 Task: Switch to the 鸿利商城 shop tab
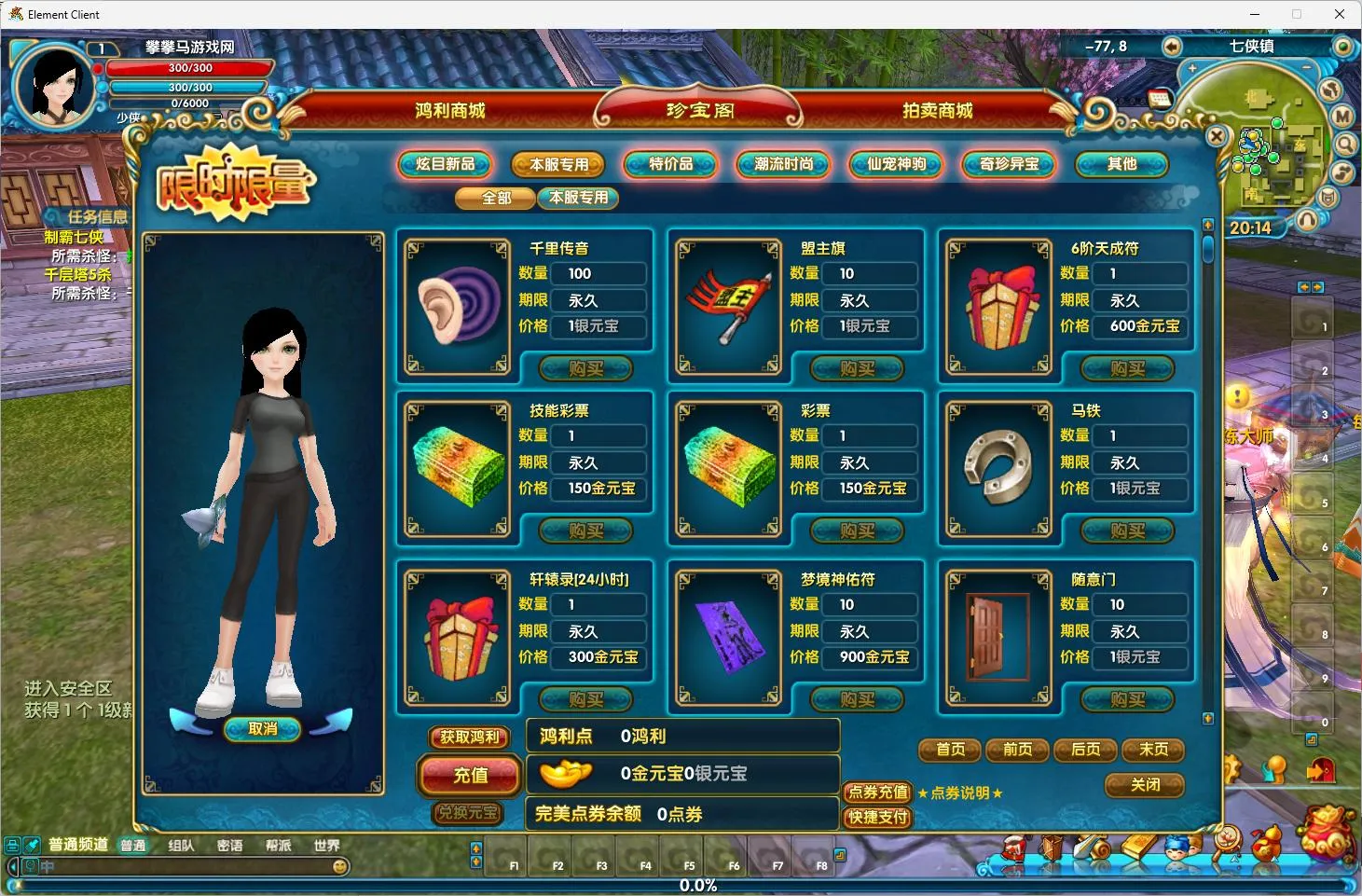(x=450, y=111)
